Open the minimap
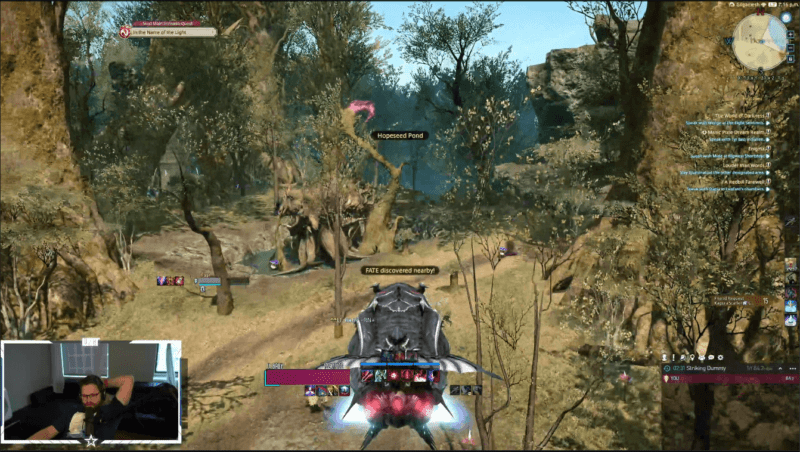 pos(760,41)
